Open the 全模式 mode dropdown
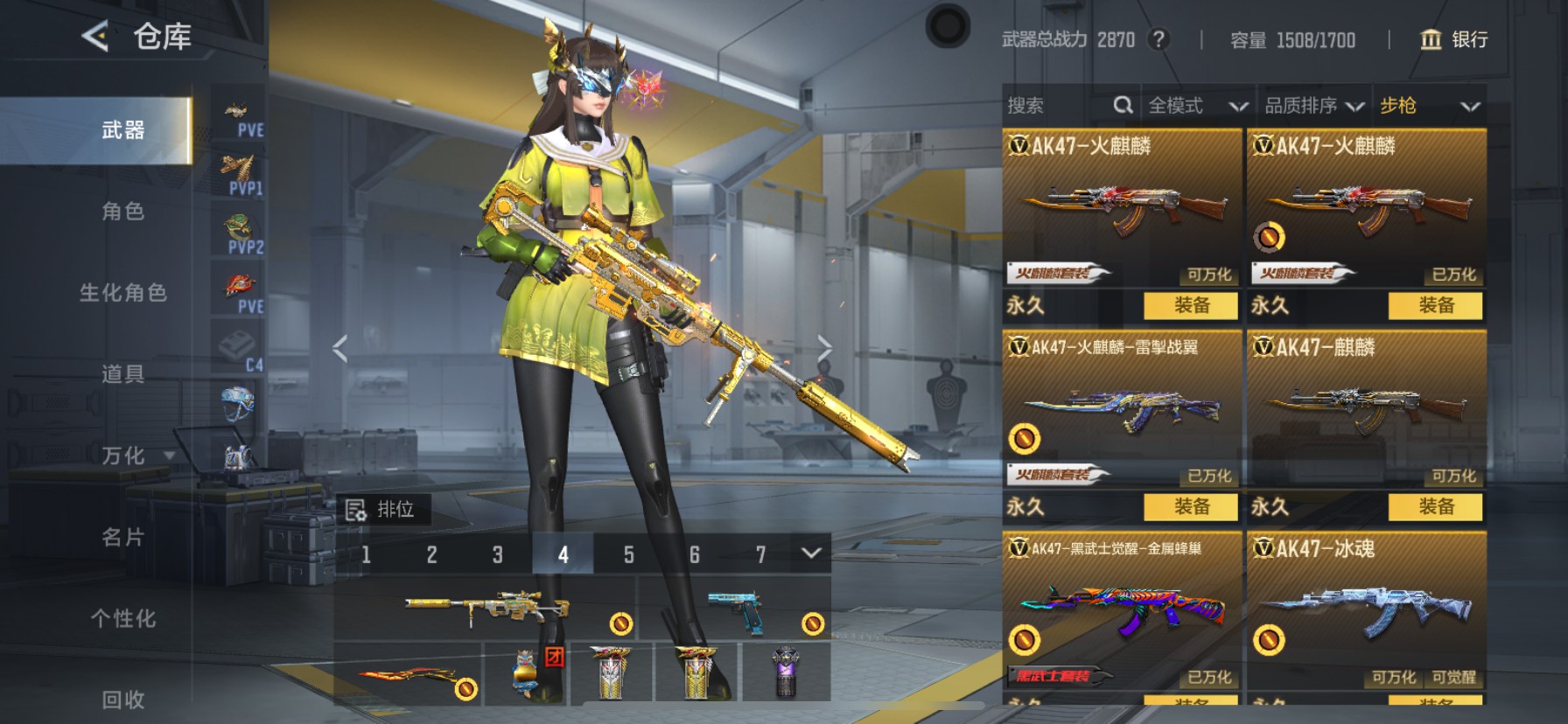Screen dimensions: 1568x724 point(1196,106)
